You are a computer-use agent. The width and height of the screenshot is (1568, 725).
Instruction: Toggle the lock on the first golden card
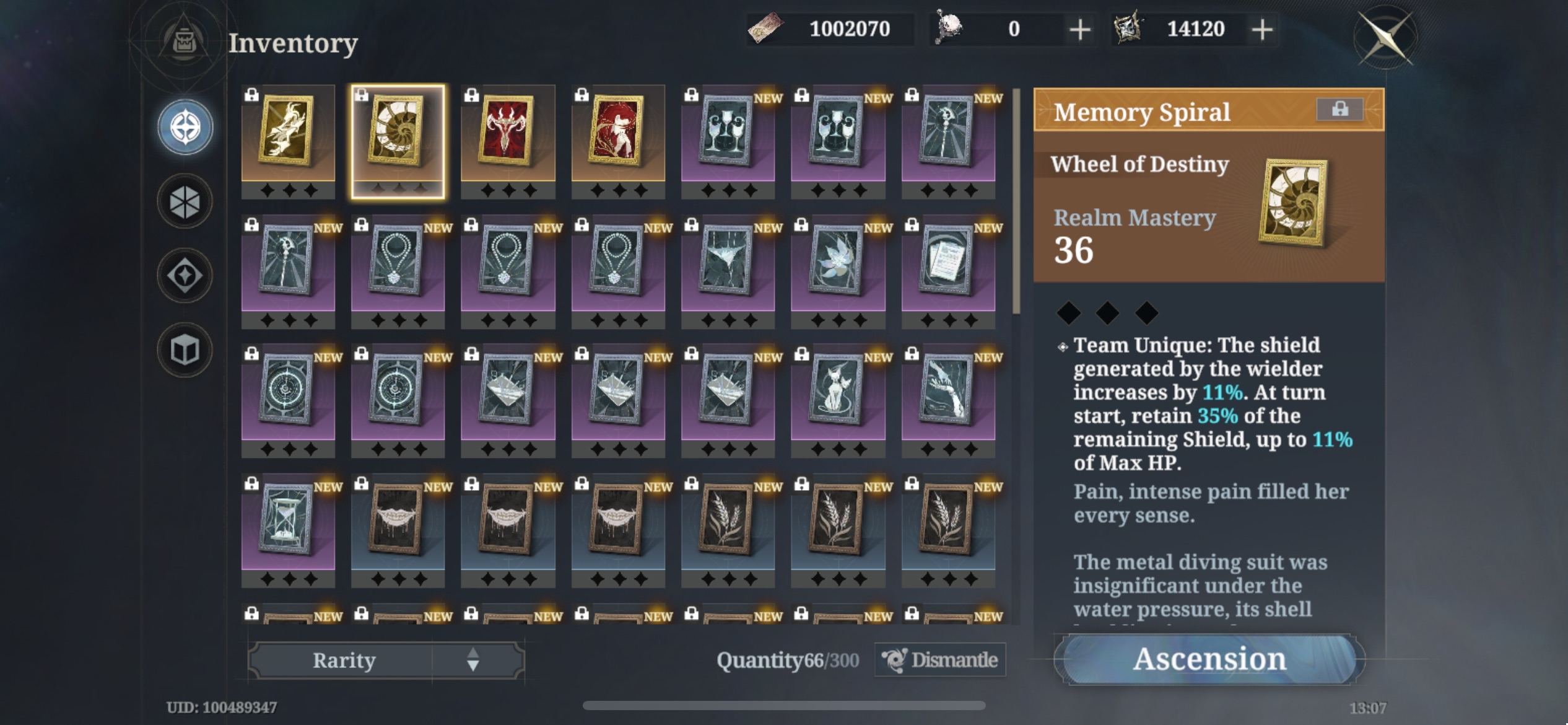coord(252,95)
